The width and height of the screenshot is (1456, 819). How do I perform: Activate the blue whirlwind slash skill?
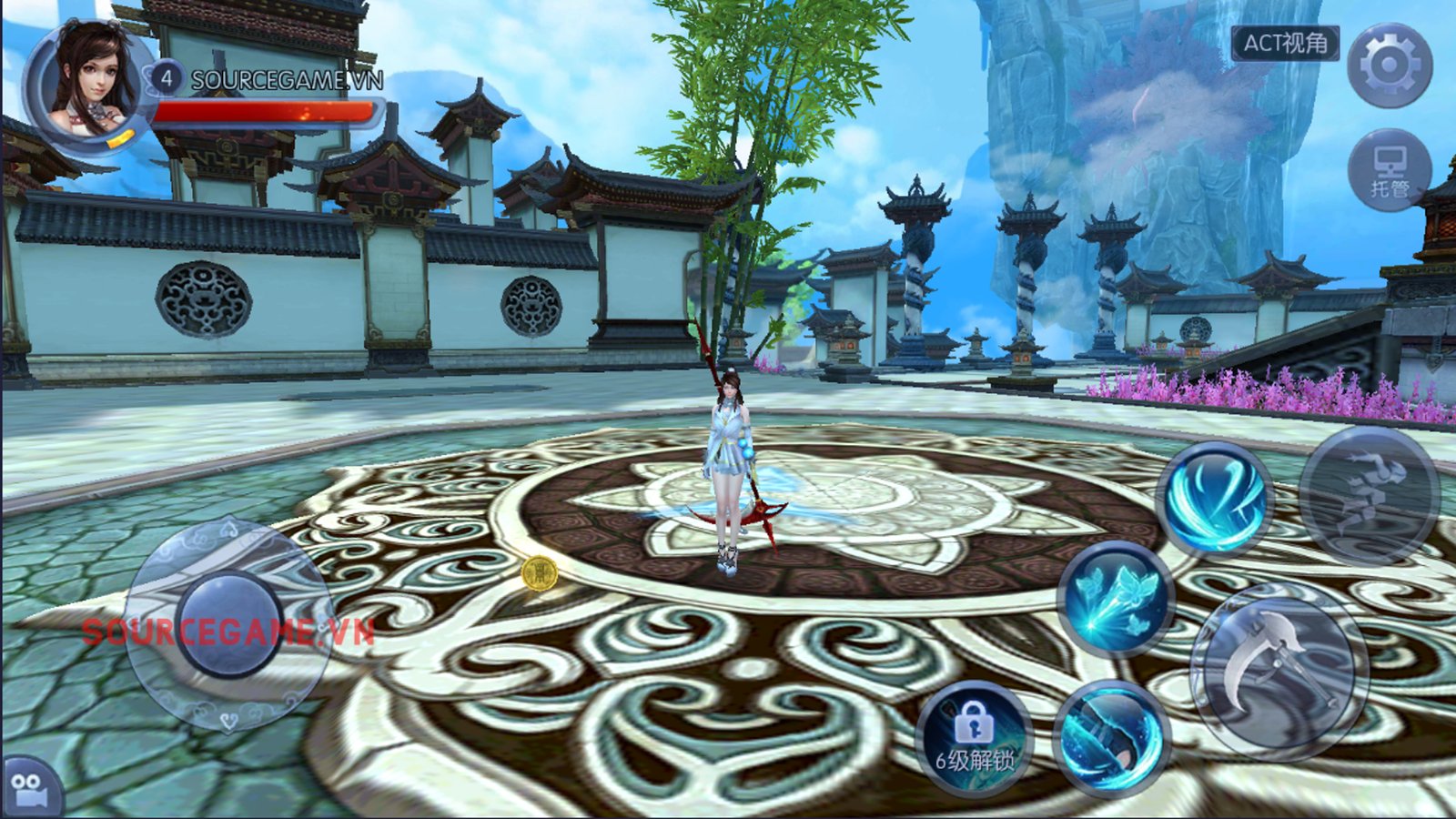coord(1214,497)
